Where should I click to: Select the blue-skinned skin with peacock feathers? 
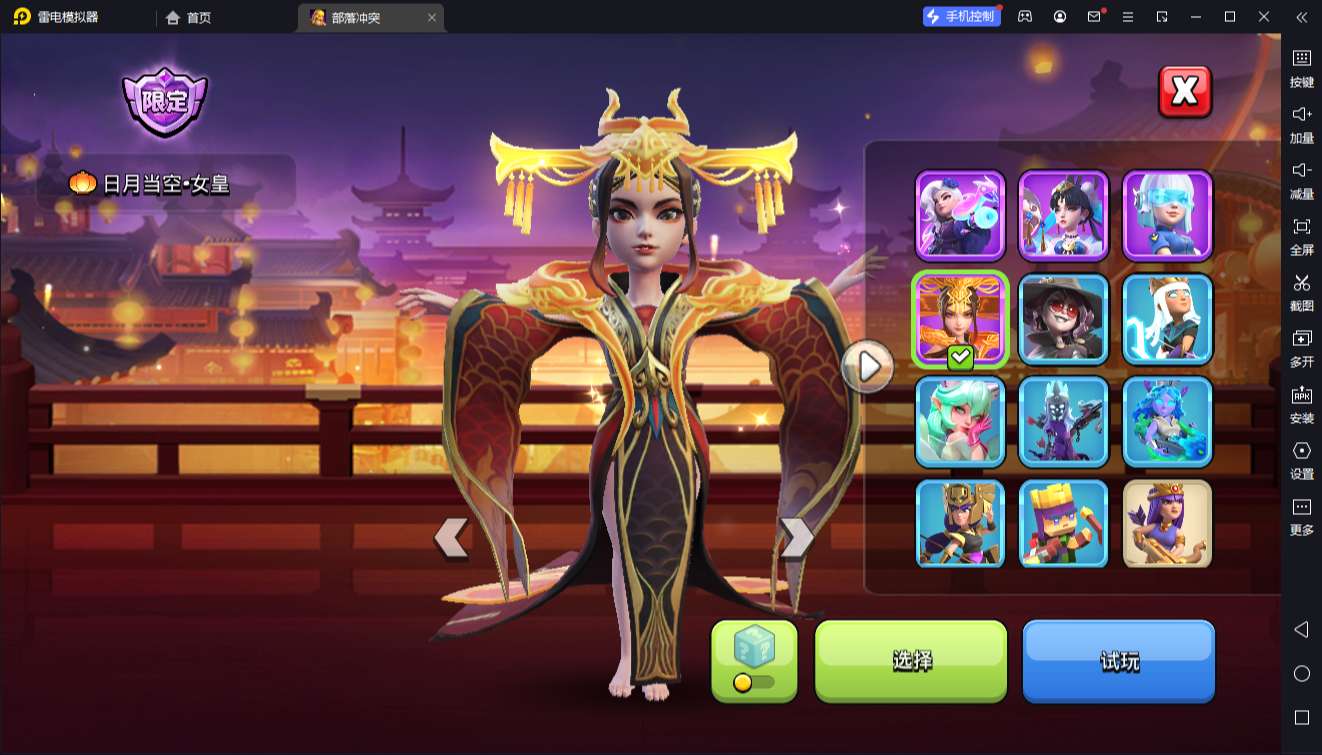pyautogui.click(x=1167, y=421)
